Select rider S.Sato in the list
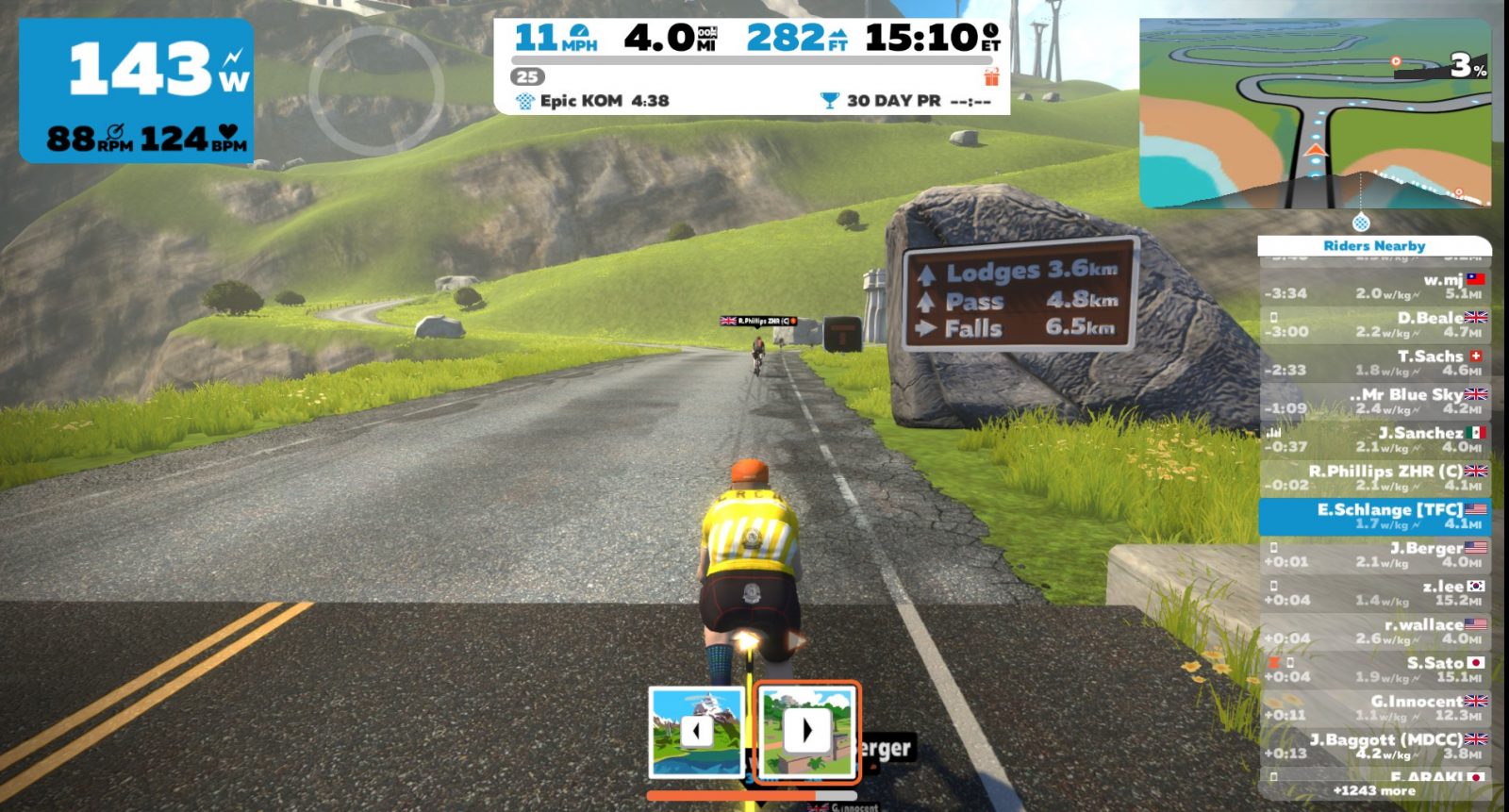 point(1374,670)
